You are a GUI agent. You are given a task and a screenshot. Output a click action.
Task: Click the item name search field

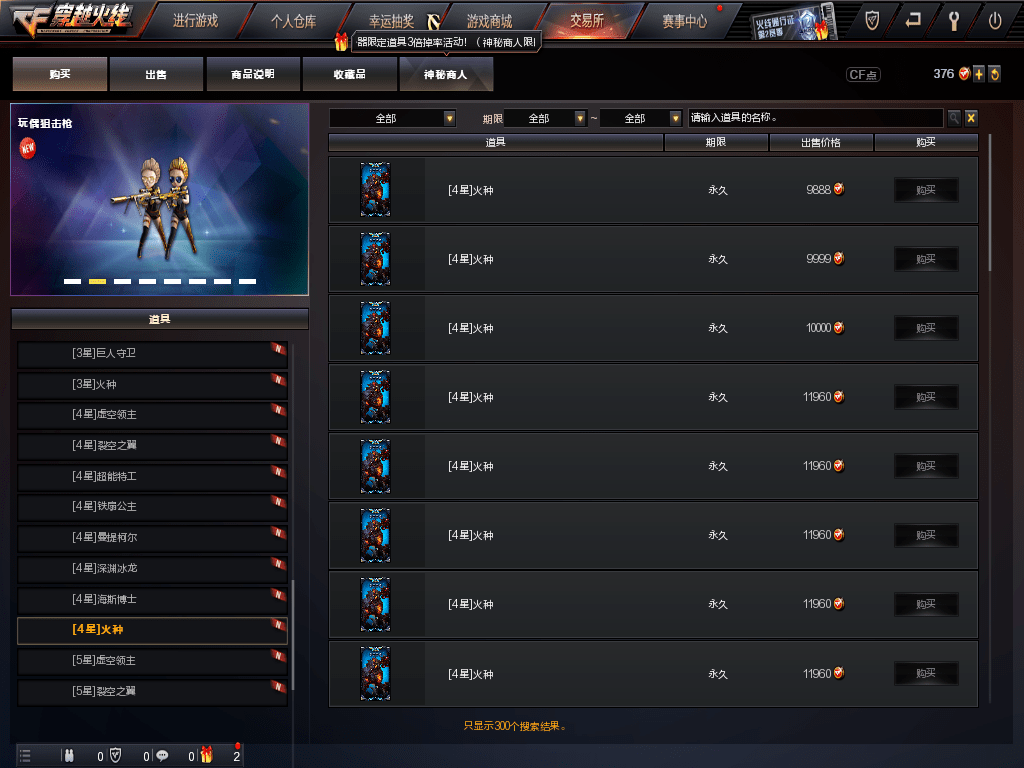coord(815,118)
